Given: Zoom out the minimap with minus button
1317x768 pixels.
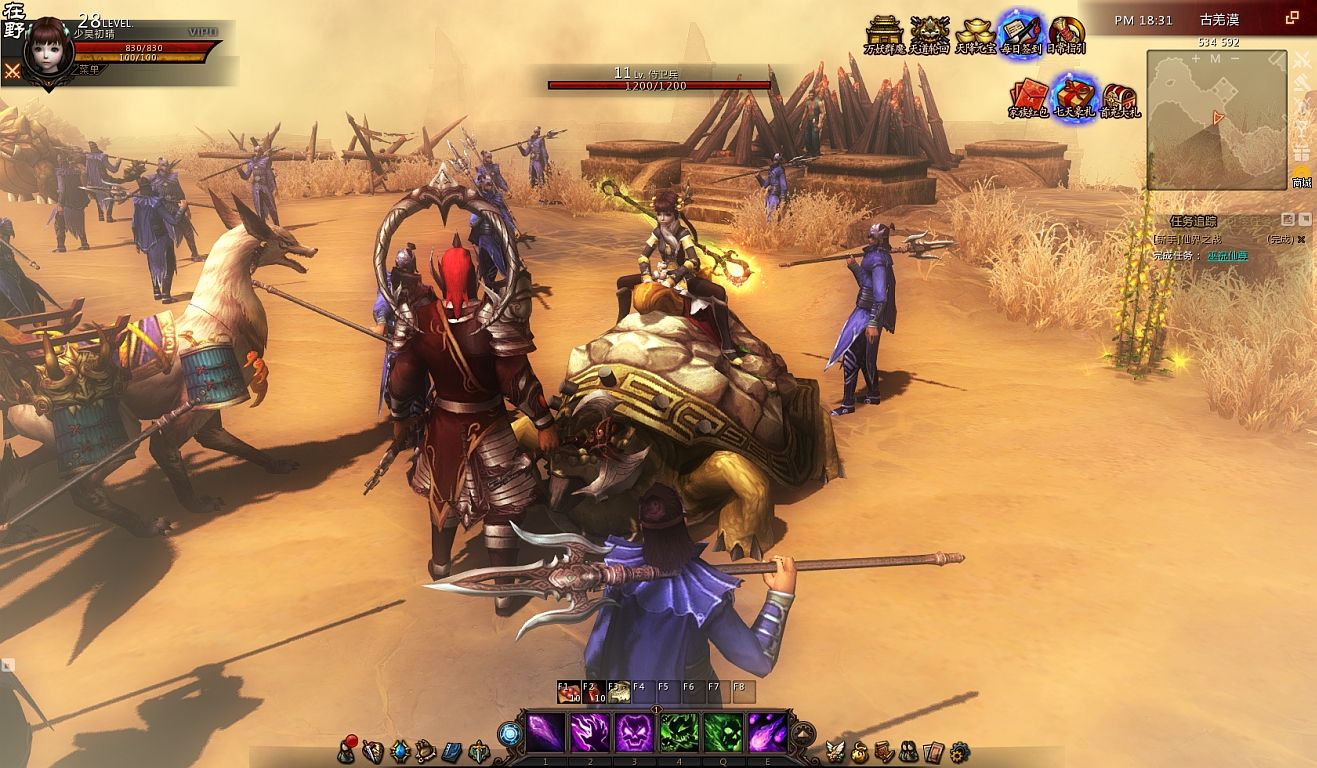Looking at the screenshot, I should [x=1237, y=59].
